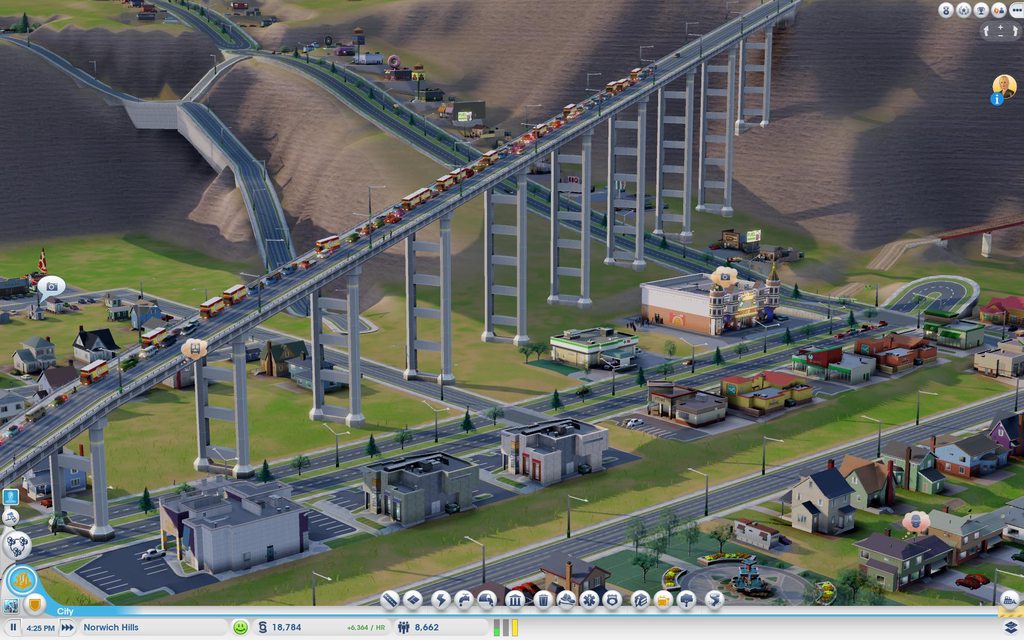This screenshot has height=640, width=1024.
Task: Open the Roads building menu
Action: click(x=390, y=600)
